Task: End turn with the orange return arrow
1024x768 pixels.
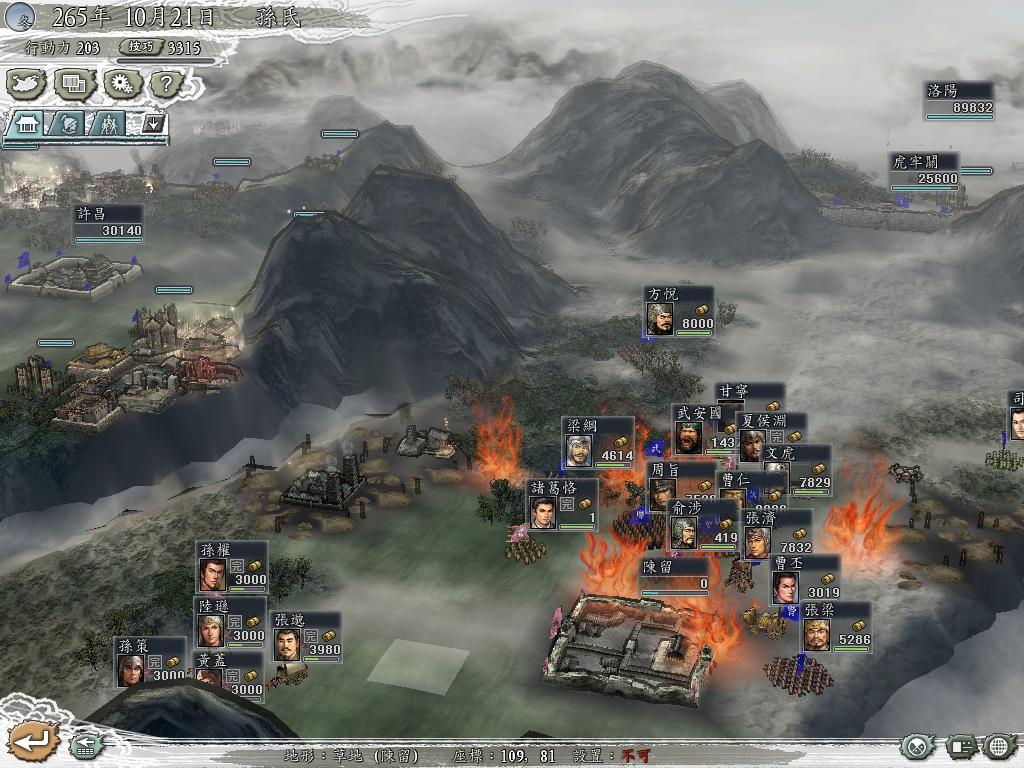Action: (x=31, y=741)
